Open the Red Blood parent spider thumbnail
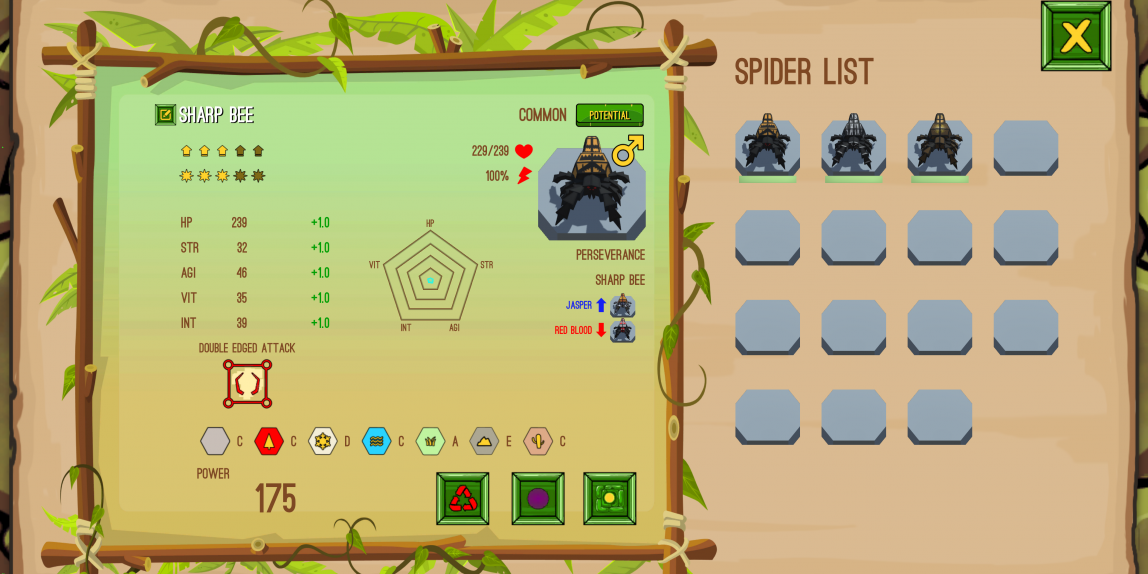Viewport: 1148px width, 574px height. point(622,330)
